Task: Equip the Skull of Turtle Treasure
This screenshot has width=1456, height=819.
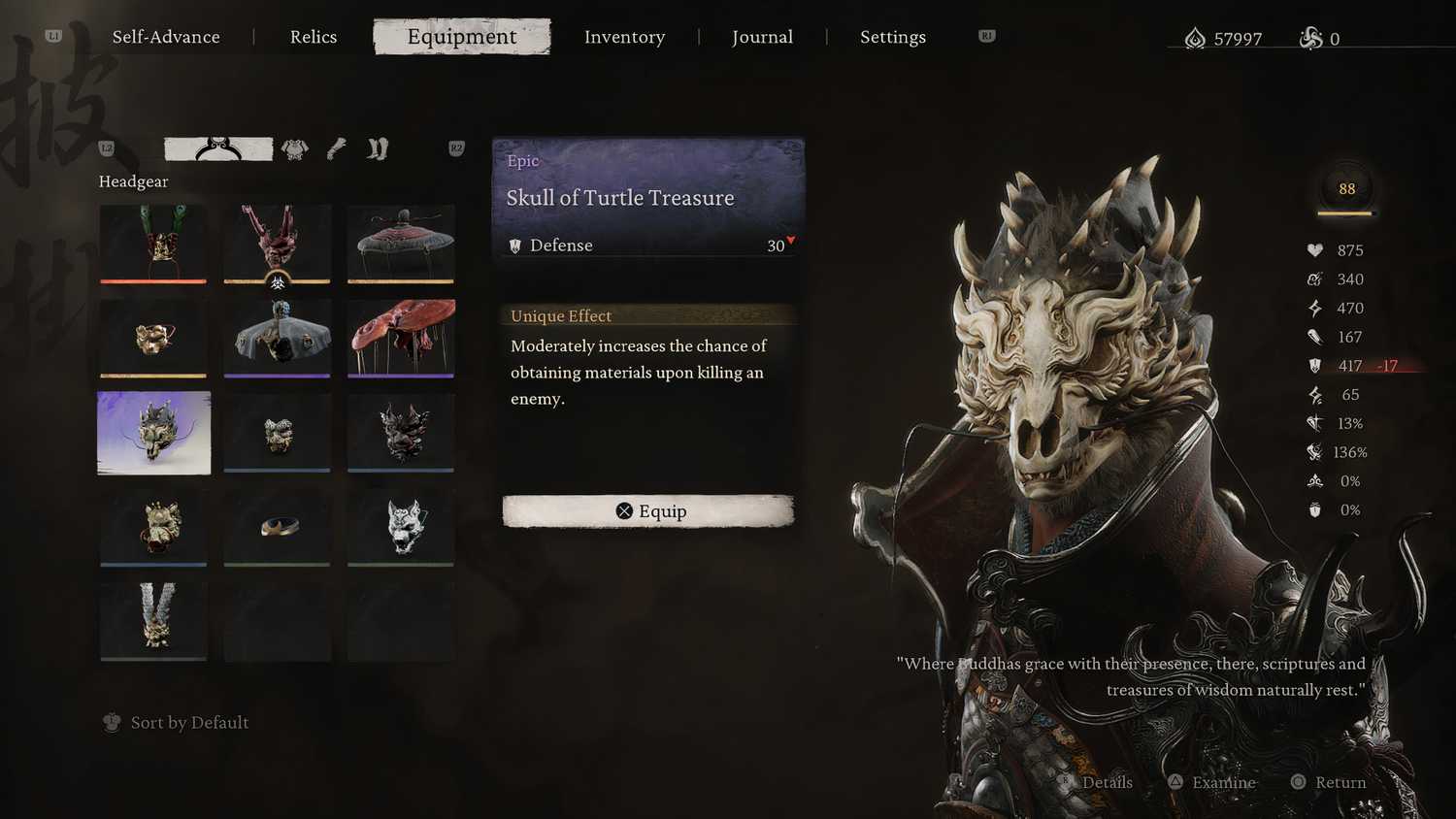Action: point(648,511)
